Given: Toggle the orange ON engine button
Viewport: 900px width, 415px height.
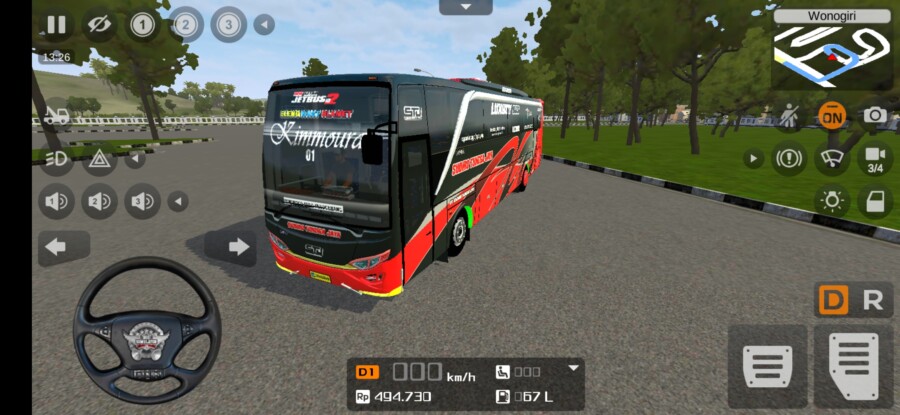Looking at the screenshot, I should 831,115.
